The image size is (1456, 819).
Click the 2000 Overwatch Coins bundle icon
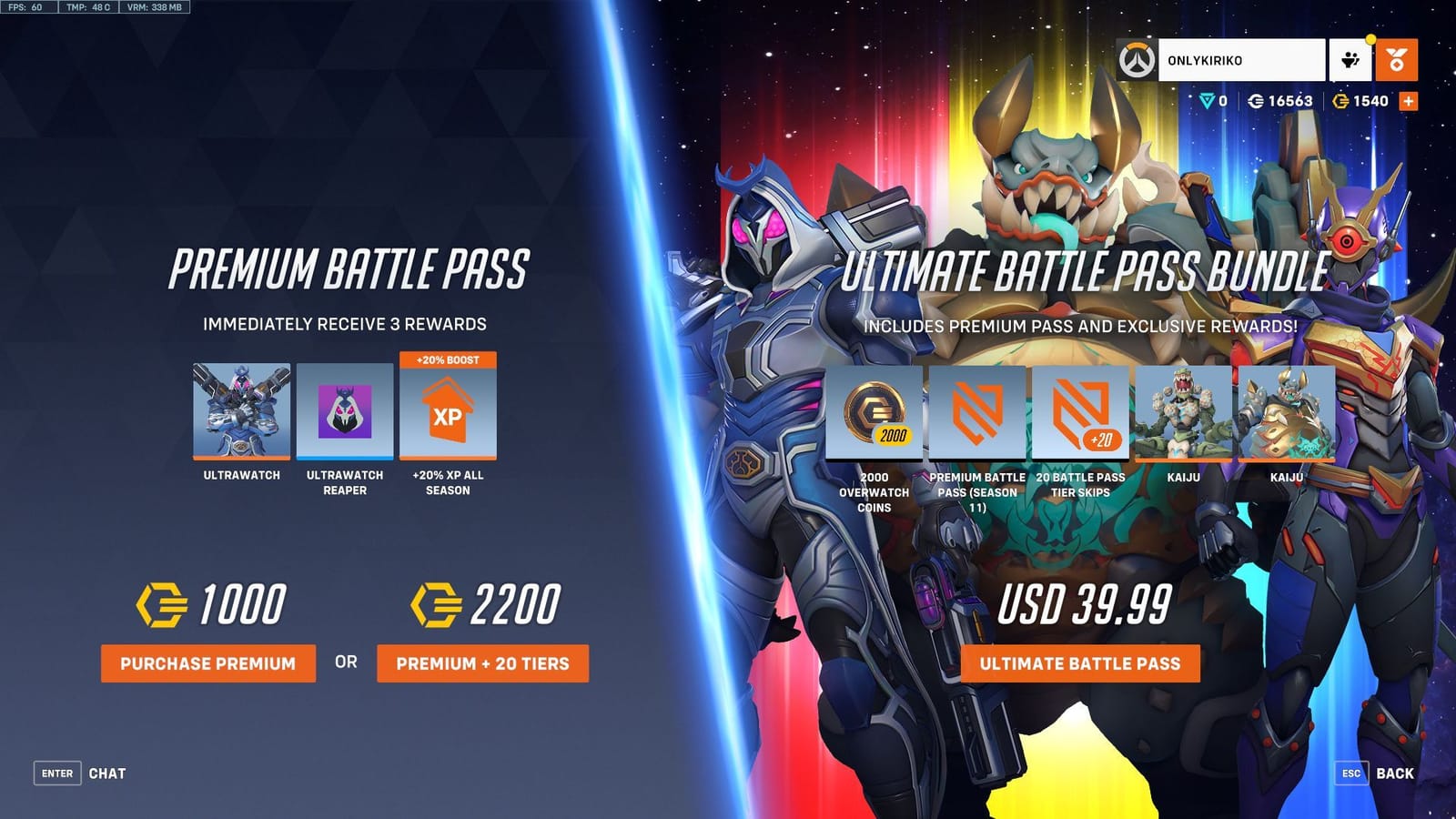click(x=874, y=414)
